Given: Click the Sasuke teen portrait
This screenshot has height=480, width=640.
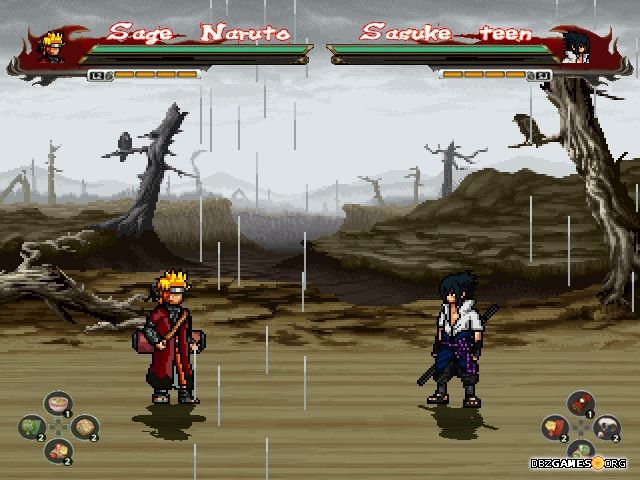Looking at the screenshot, I should tap(575, 45).
